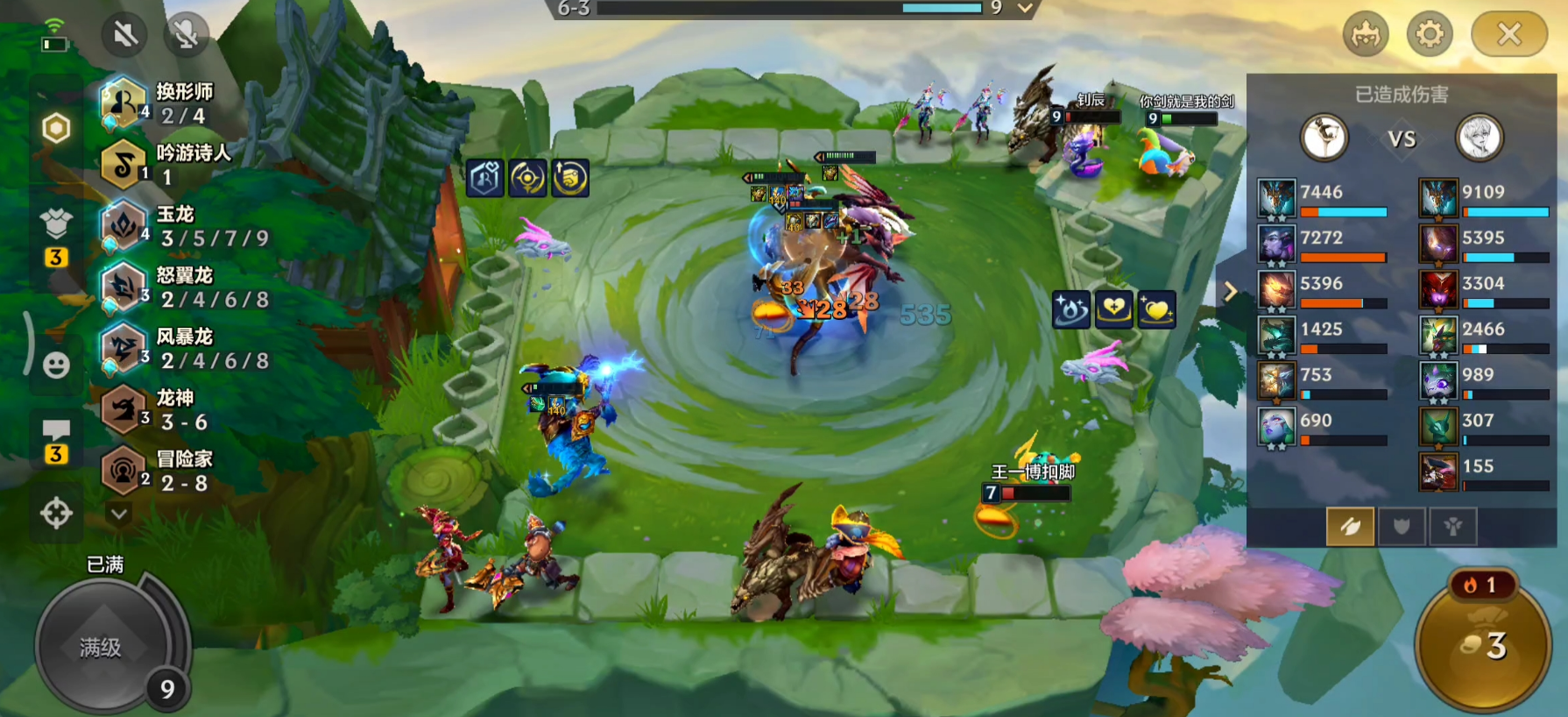Screen dimensions: 1568x717
Task: Open the hexagon icon in the left sidebar
Action: [x=56, y=129]
